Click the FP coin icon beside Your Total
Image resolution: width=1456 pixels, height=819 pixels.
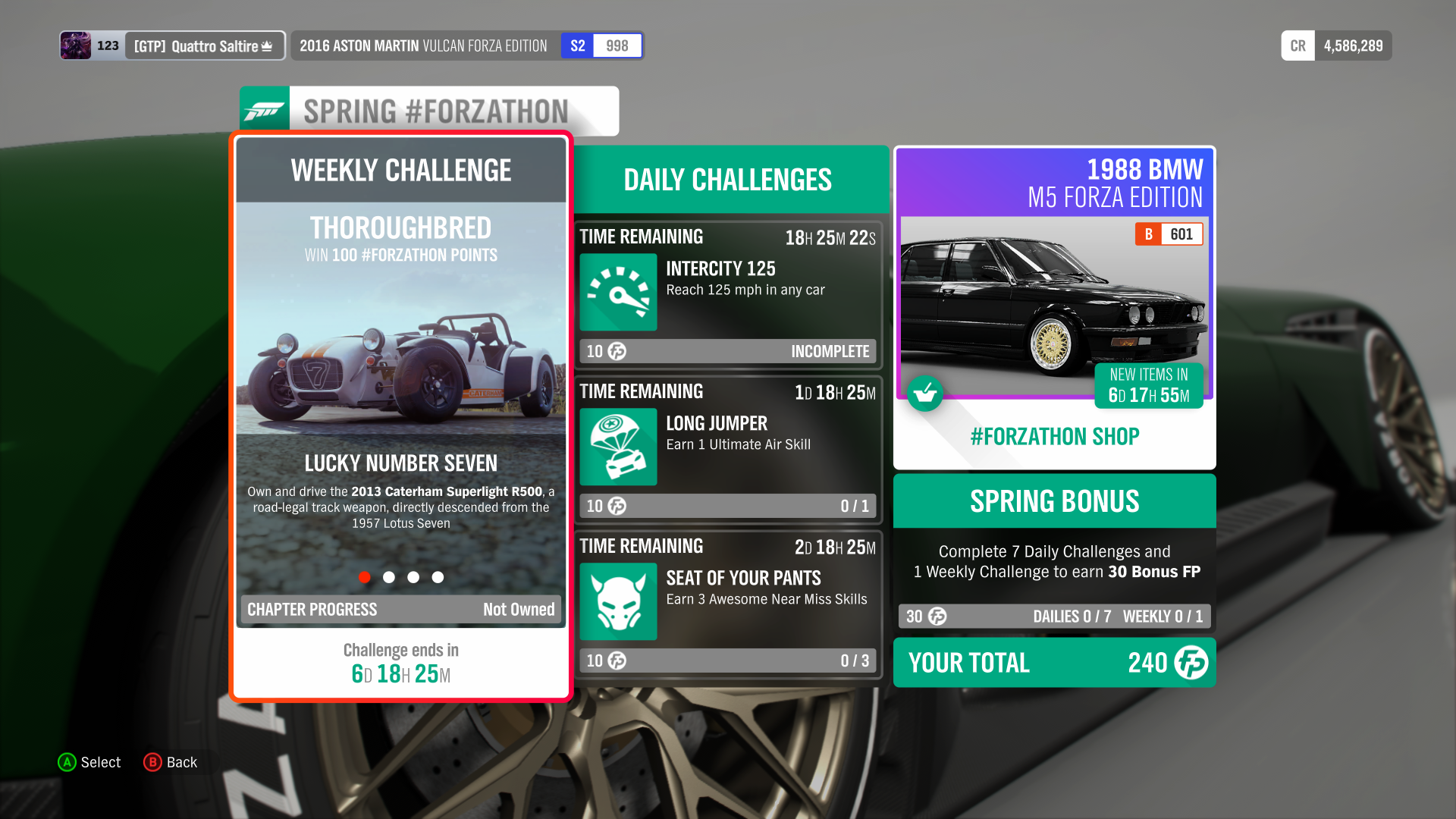[x=1191, y=663]
